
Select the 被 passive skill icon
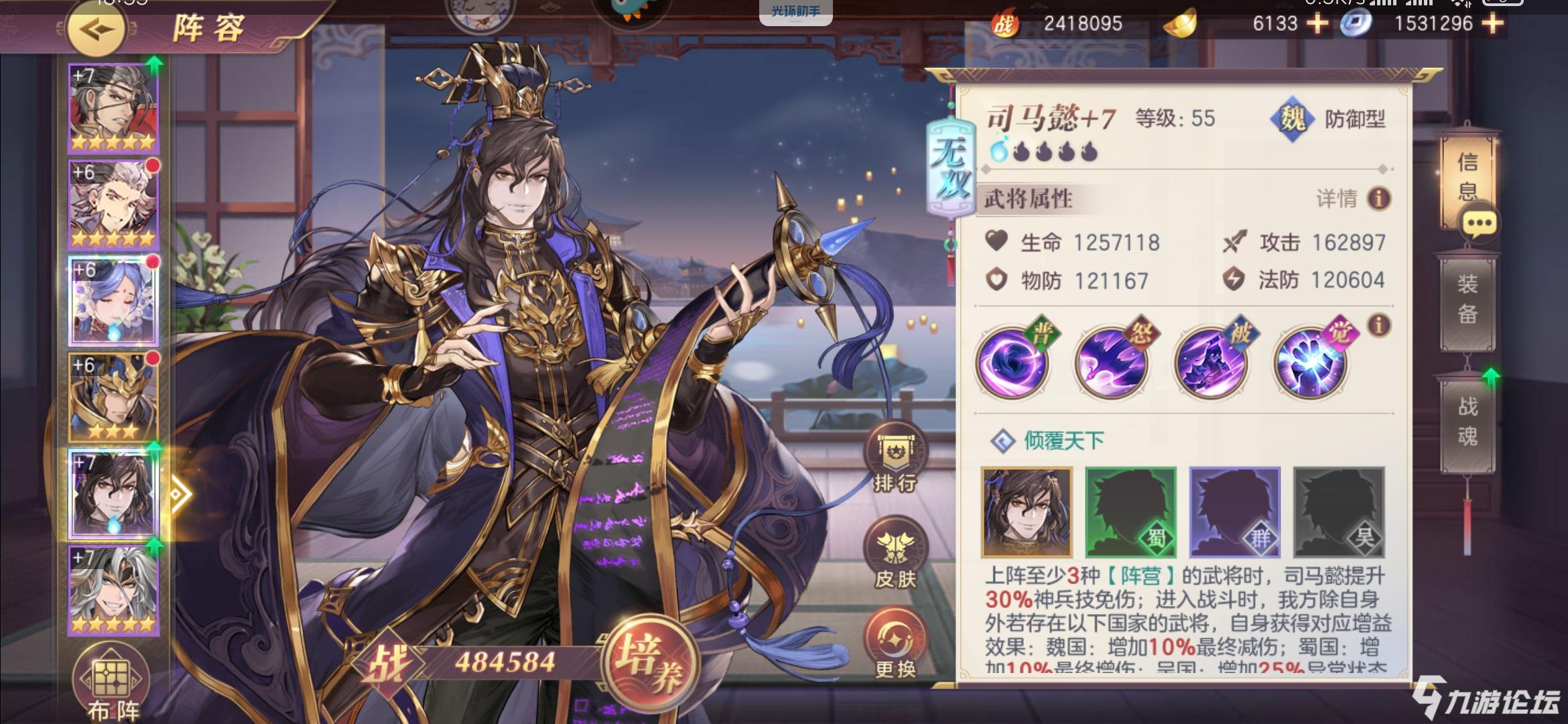[1211, 363]
